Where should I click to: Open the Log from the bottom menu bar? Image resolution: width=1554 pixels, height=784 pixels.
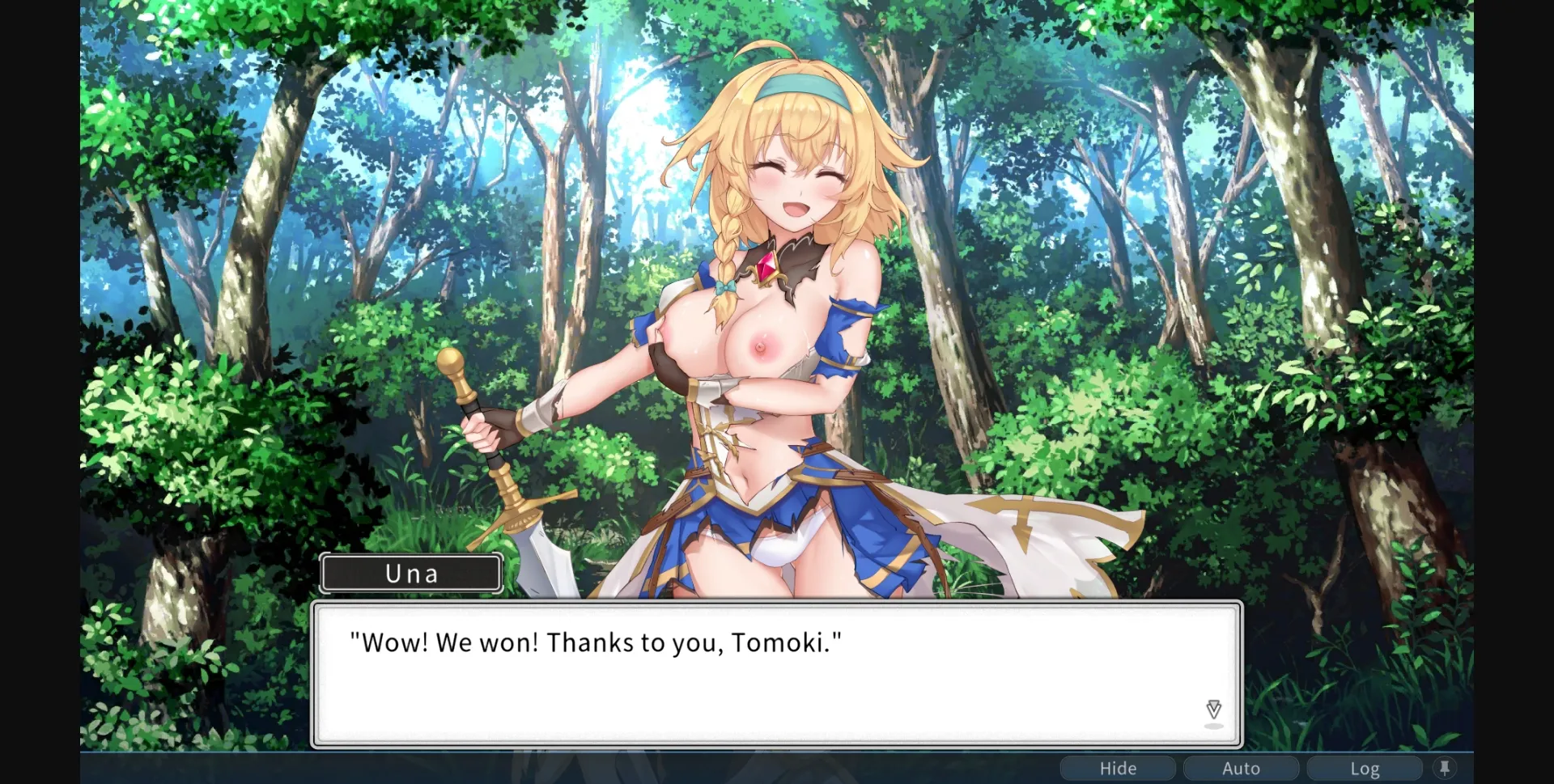click(1365, 767)
